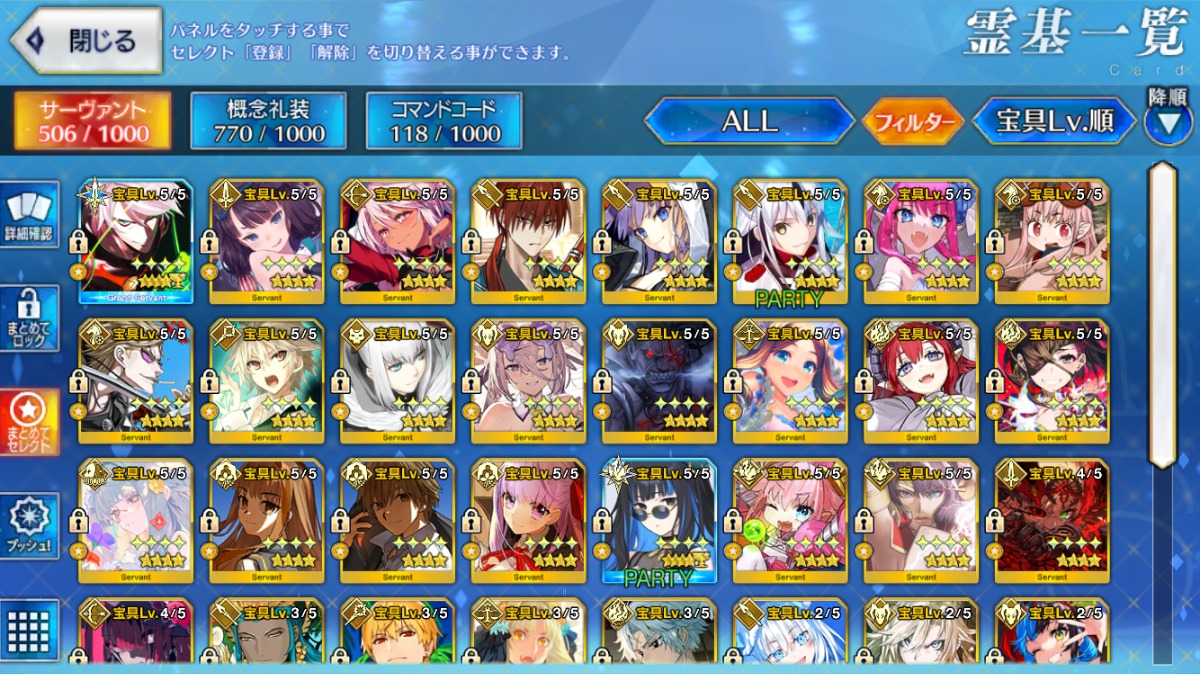
Task: Choose the ALL class selector
Action: pyautogui.click(x=749, y=121)
